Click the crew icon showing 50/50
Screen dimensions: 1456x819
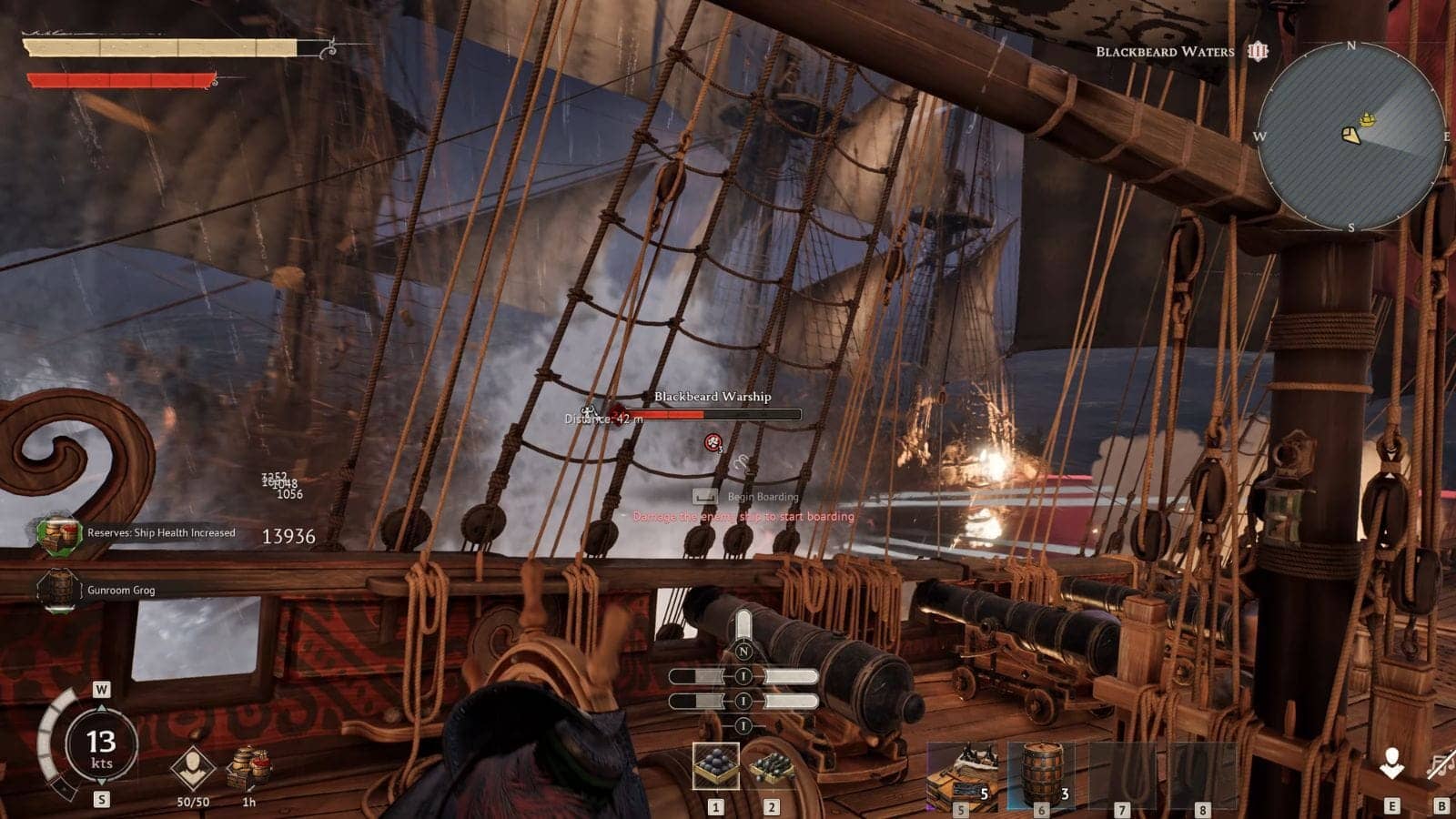[x=192, y=769]
